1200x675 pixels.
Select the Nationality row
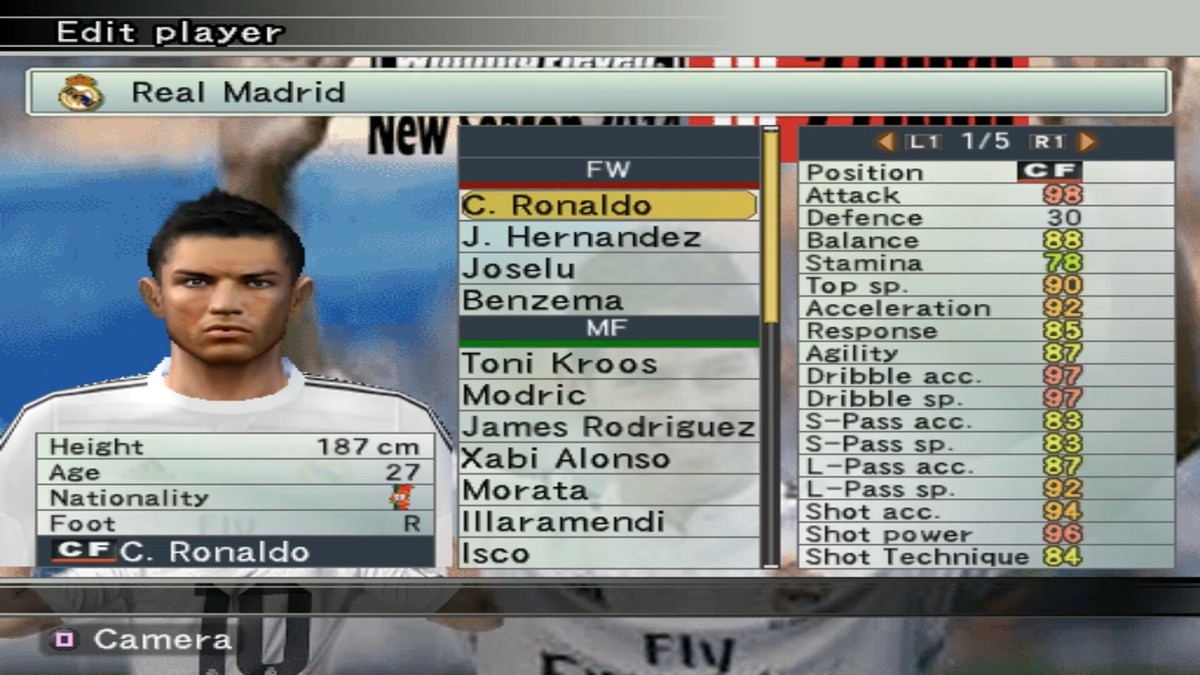coord(235,498)
